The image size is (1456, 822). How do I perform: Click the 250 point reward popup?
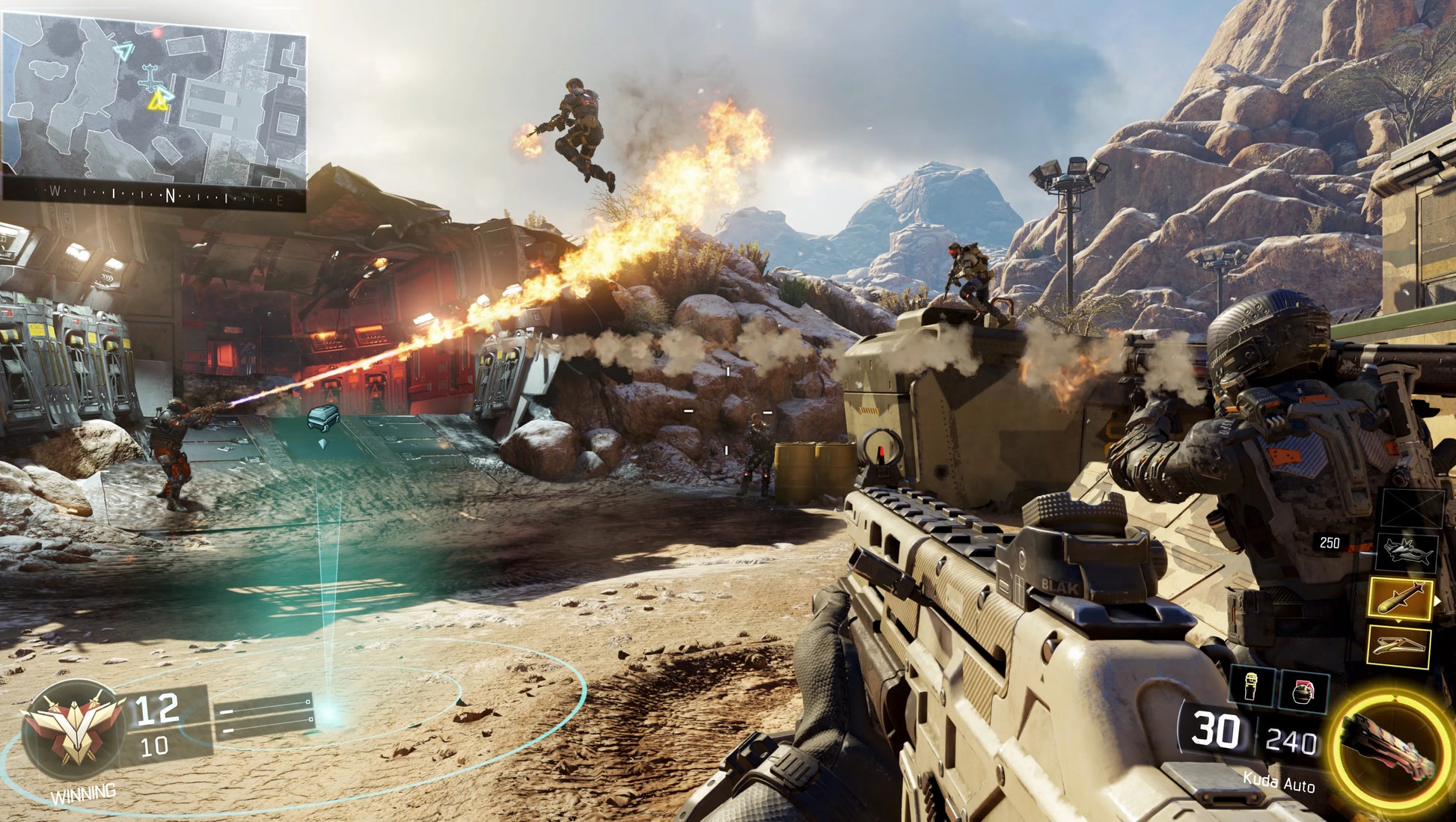(x=1330, y=542)
